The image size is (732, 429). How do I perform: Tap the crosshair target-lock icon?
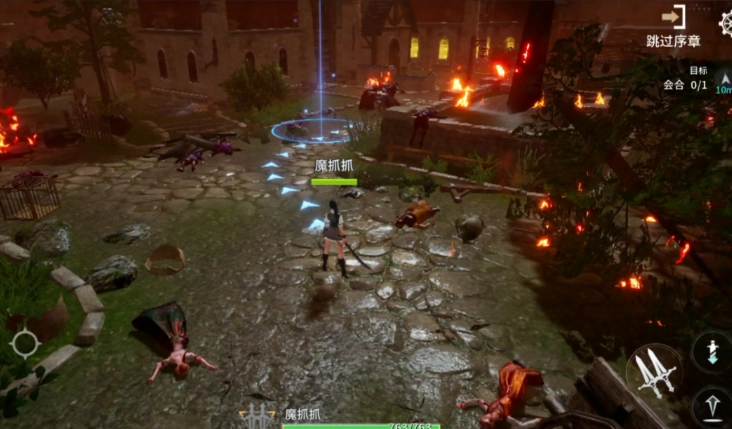click(24, 343)
